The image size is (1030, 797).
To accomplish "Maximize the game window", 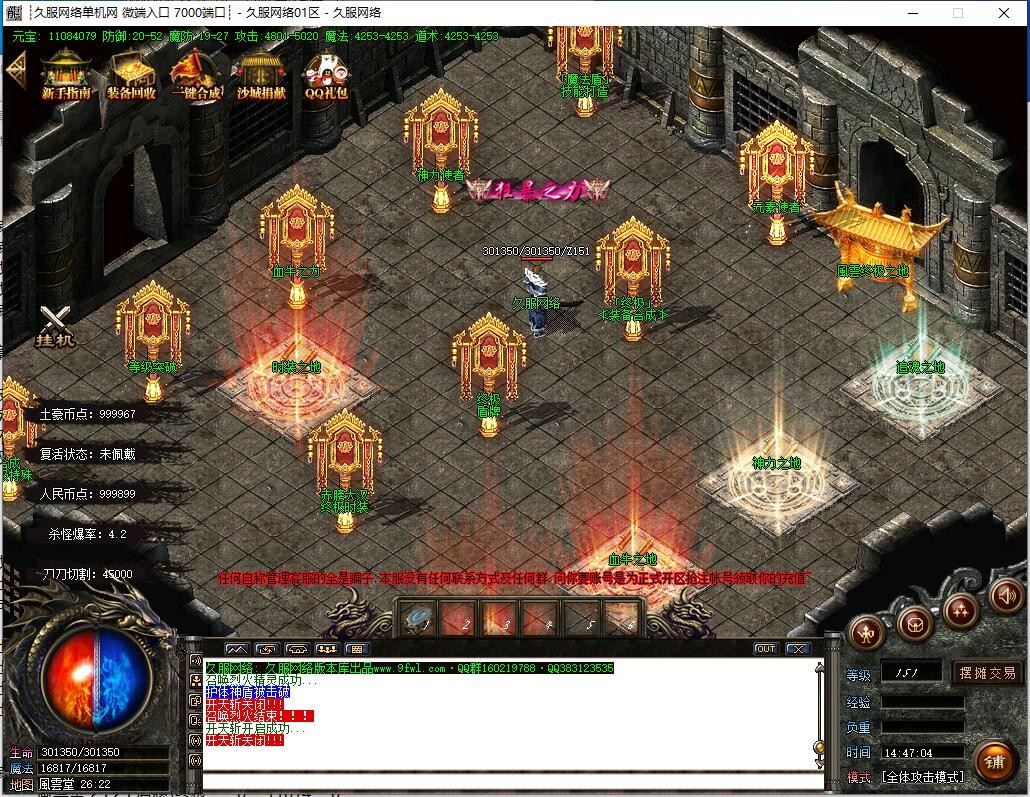I will (x=957, y=13).
